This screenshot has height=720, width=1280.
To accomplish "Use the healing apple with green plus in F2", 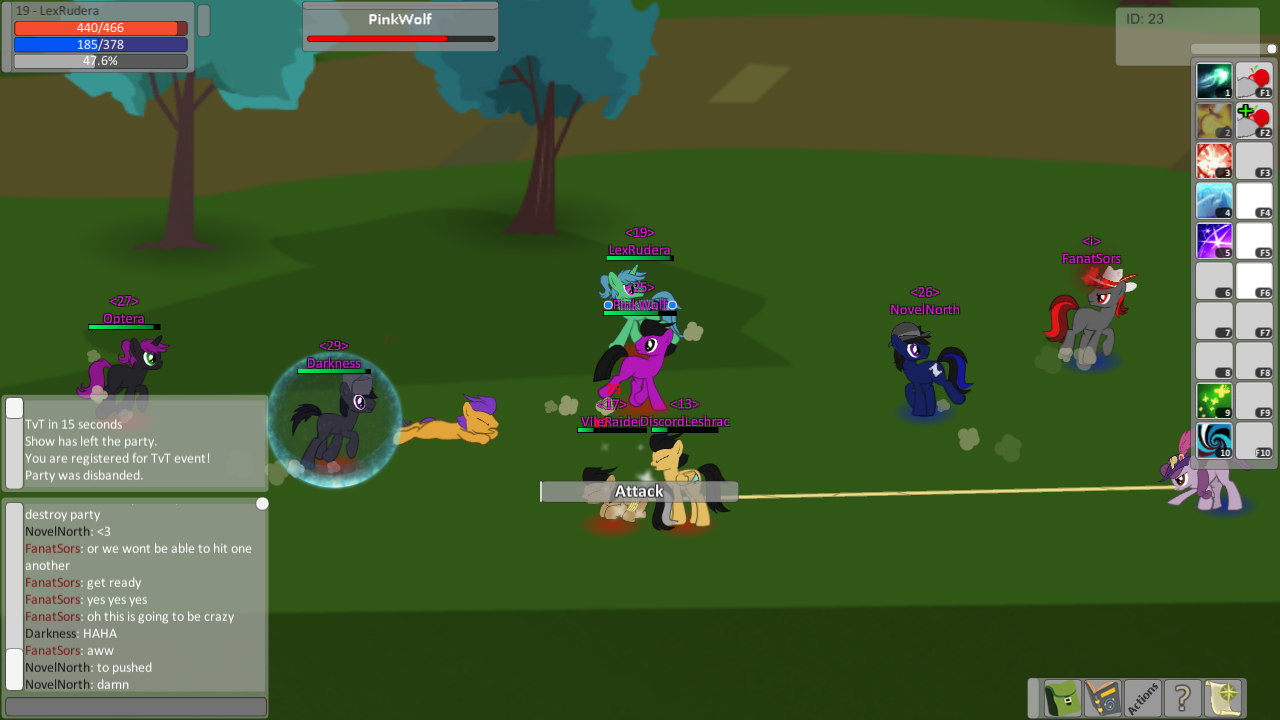I will point(1253,120).
